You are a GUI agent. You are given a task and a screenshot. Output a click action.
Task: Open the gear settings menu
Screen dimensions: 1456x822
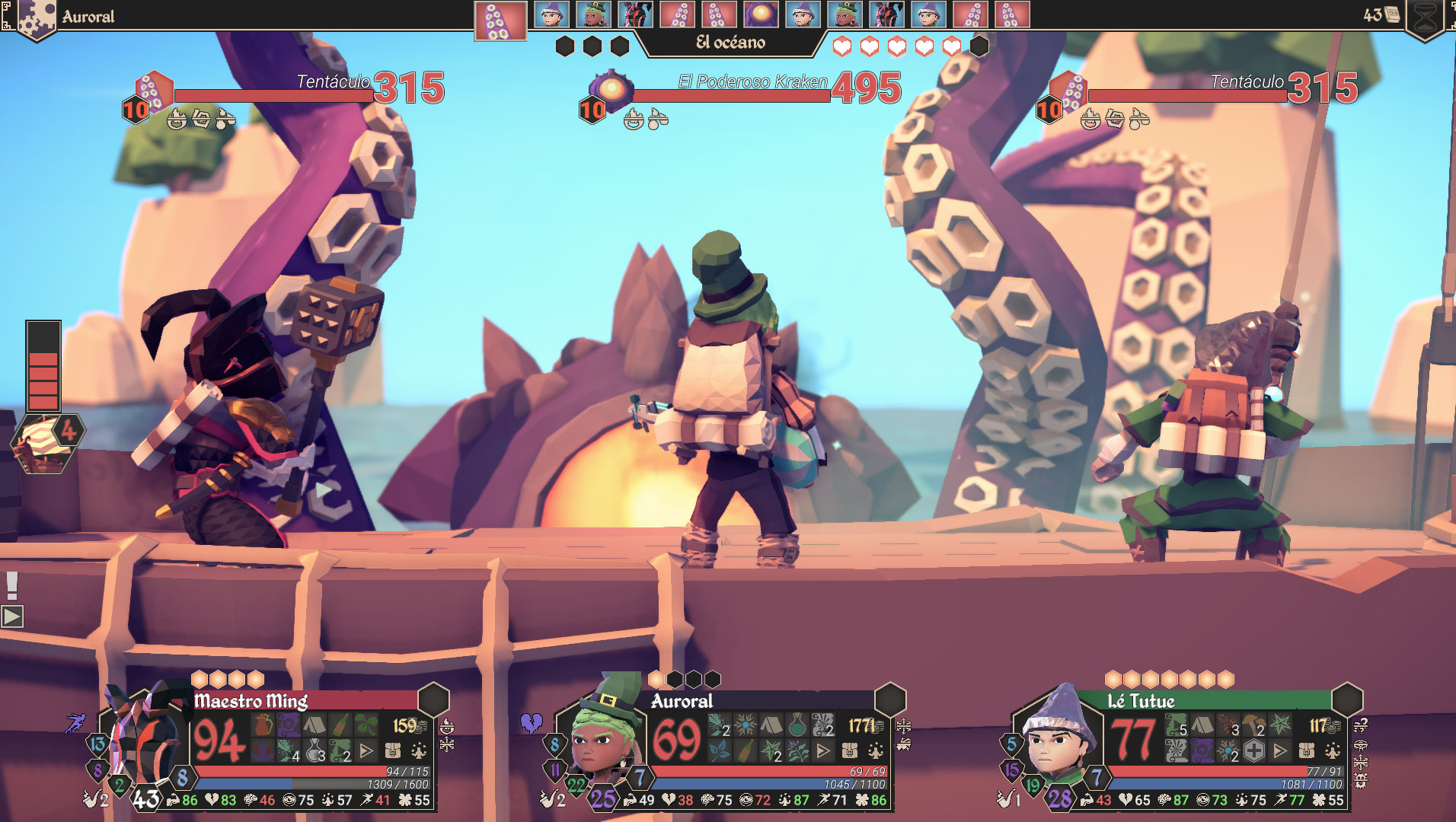(34, 18)
